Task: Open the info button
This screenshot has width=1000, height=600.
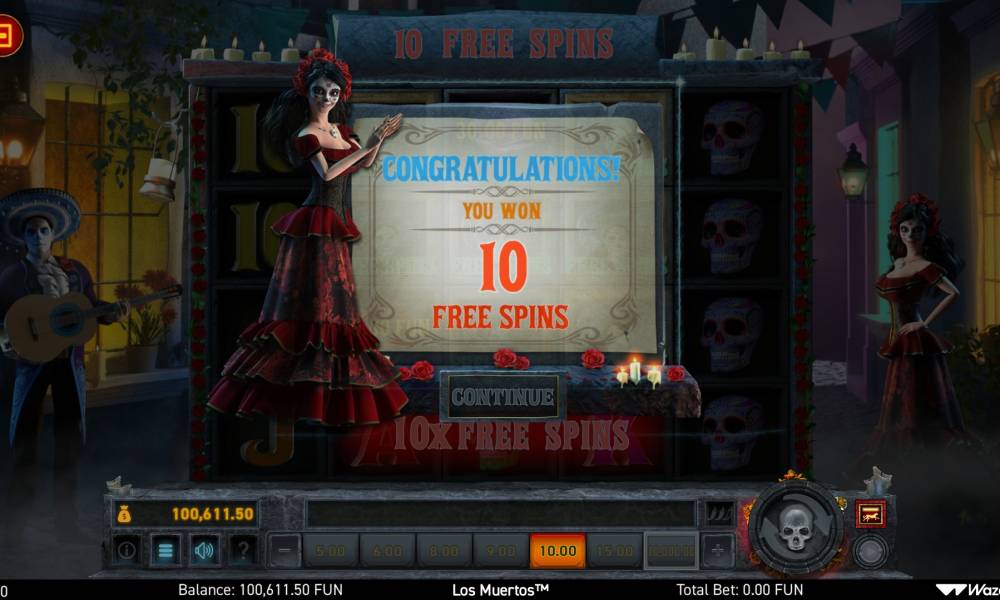Action: (127, 550)
